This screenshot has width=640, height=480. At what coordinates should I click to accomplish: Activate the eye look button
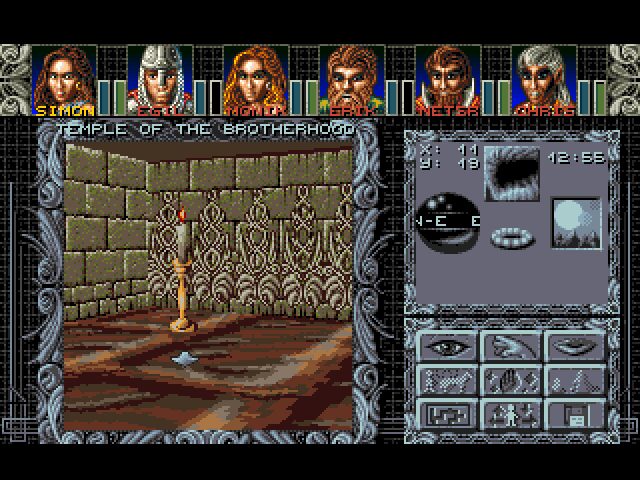click(447, 348)
